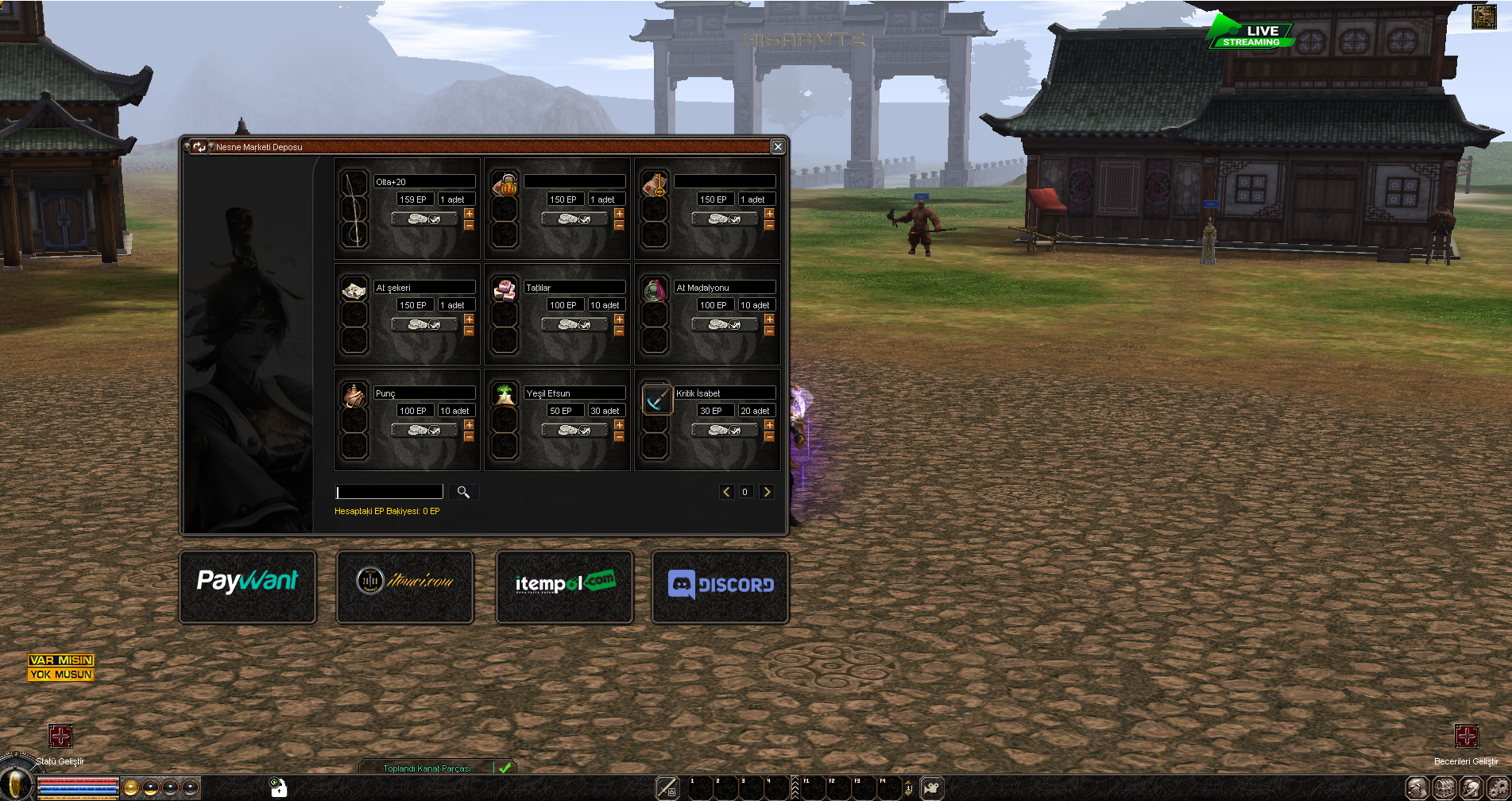Purchase the Yeşil Efsun item
This screenshot has height=801, width=1512.
574,430
